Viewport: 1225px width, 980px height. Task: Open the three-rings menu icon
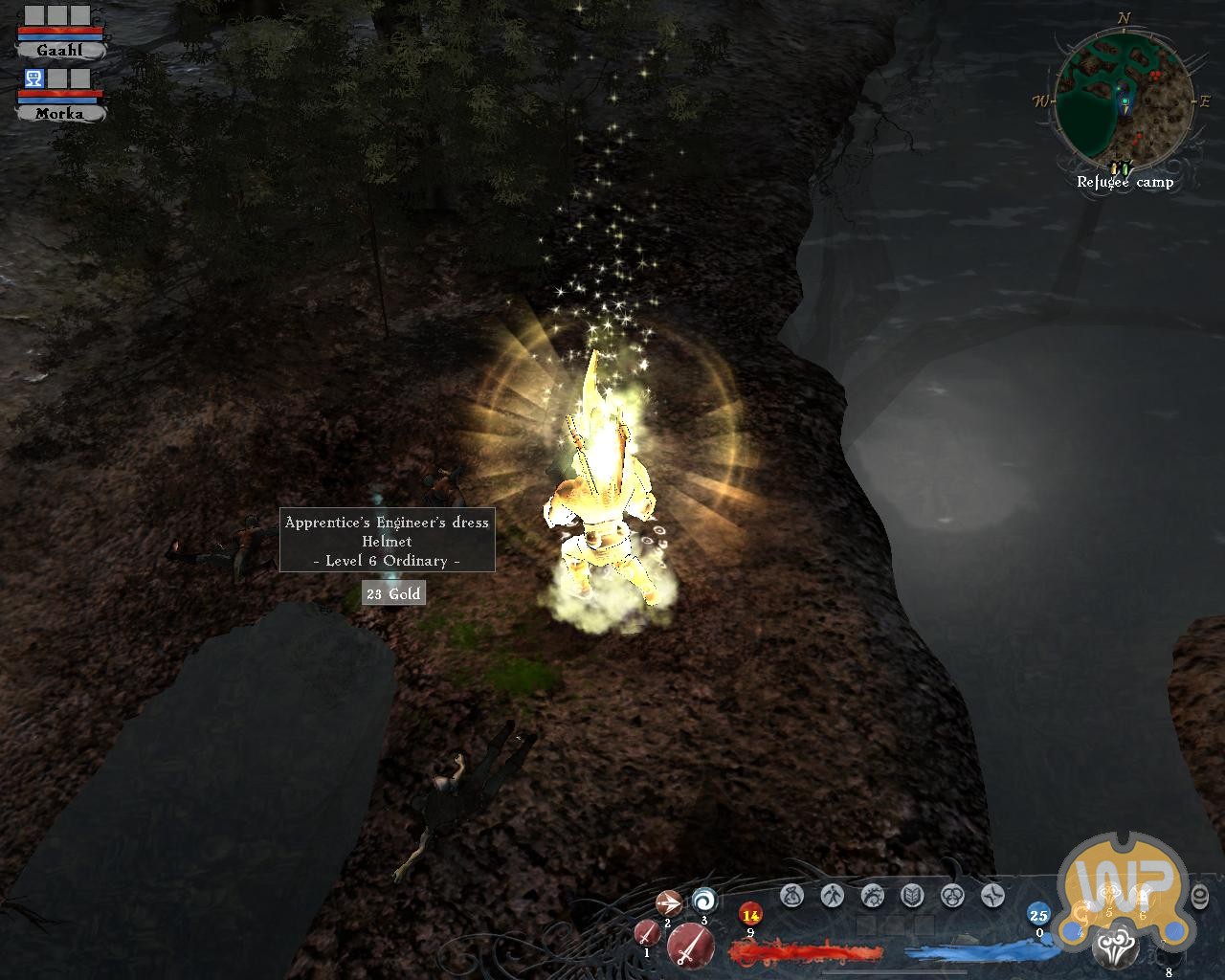(x=952, y=896)
